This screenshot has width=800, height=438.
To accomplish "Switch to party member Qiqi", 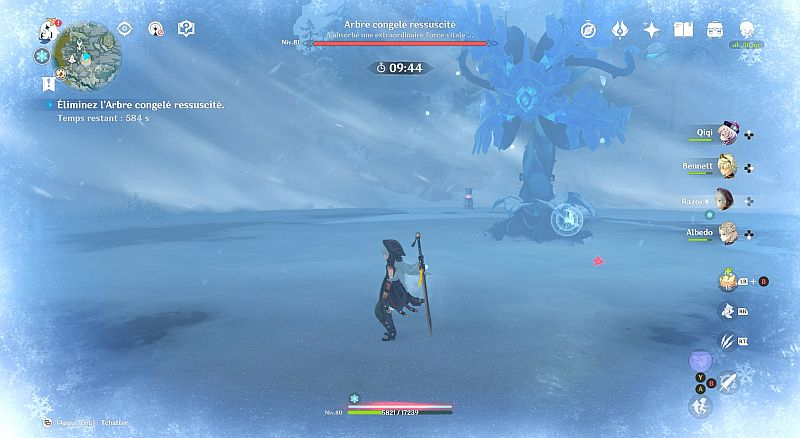I will [727, 135].
